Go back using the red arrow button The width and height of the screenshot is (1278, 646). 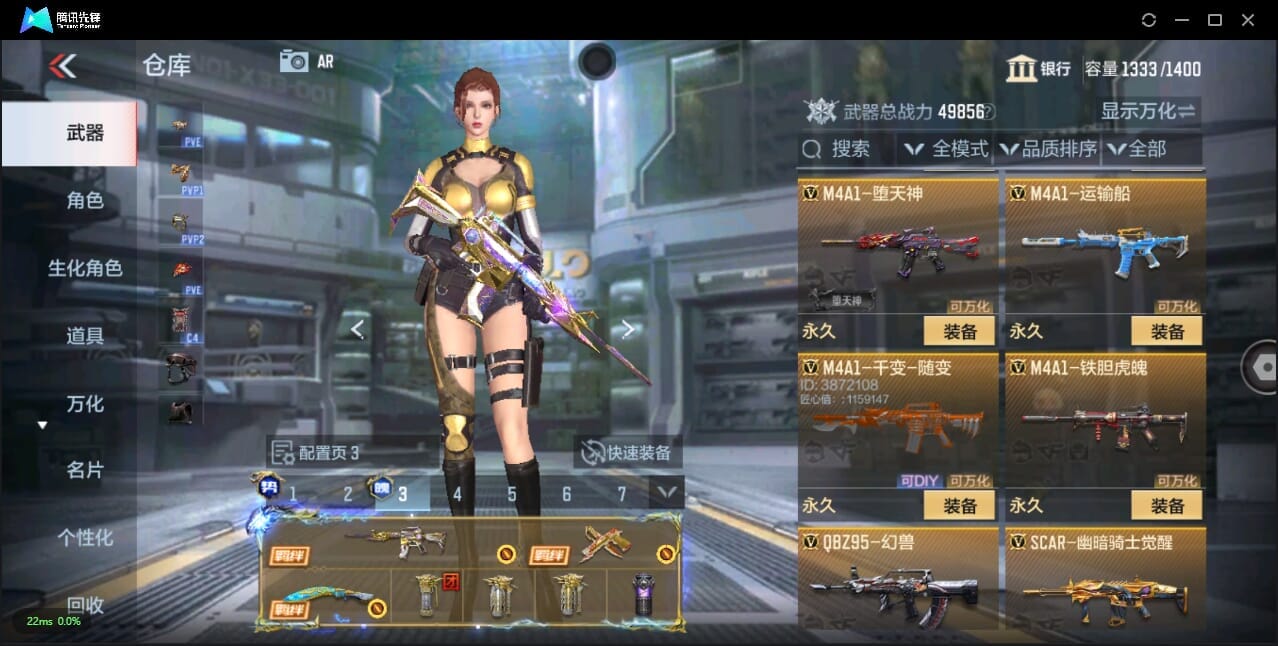click(62, 66)
